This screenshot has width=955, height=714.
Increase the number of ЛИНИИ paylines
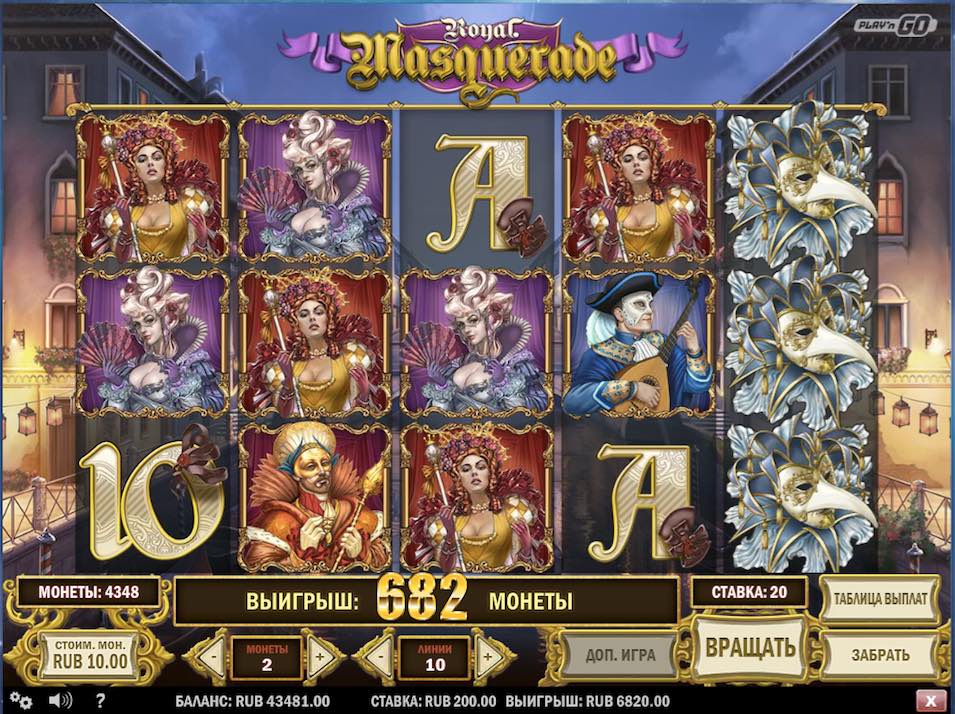pyautogui.click(x=489, y=657)
